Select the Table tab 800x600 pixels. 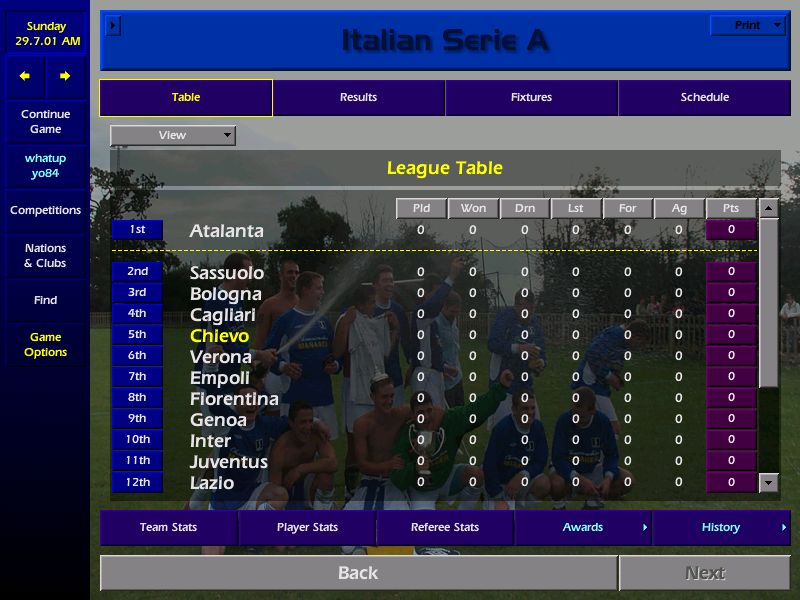tap(186, 98)
